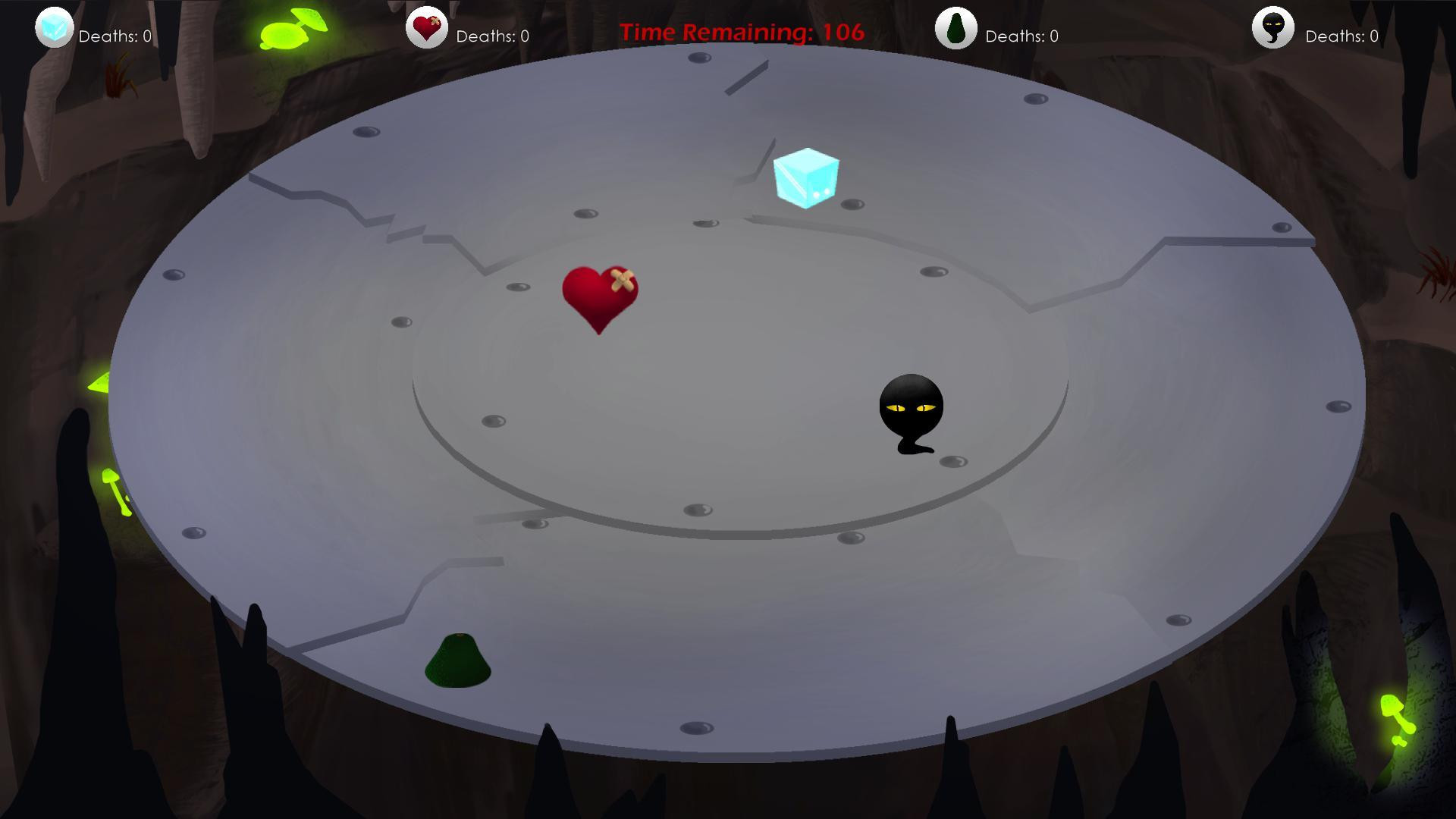Select the heart Deaths label in the HUD
This screenshot has height=819, width=1456.
491,36
